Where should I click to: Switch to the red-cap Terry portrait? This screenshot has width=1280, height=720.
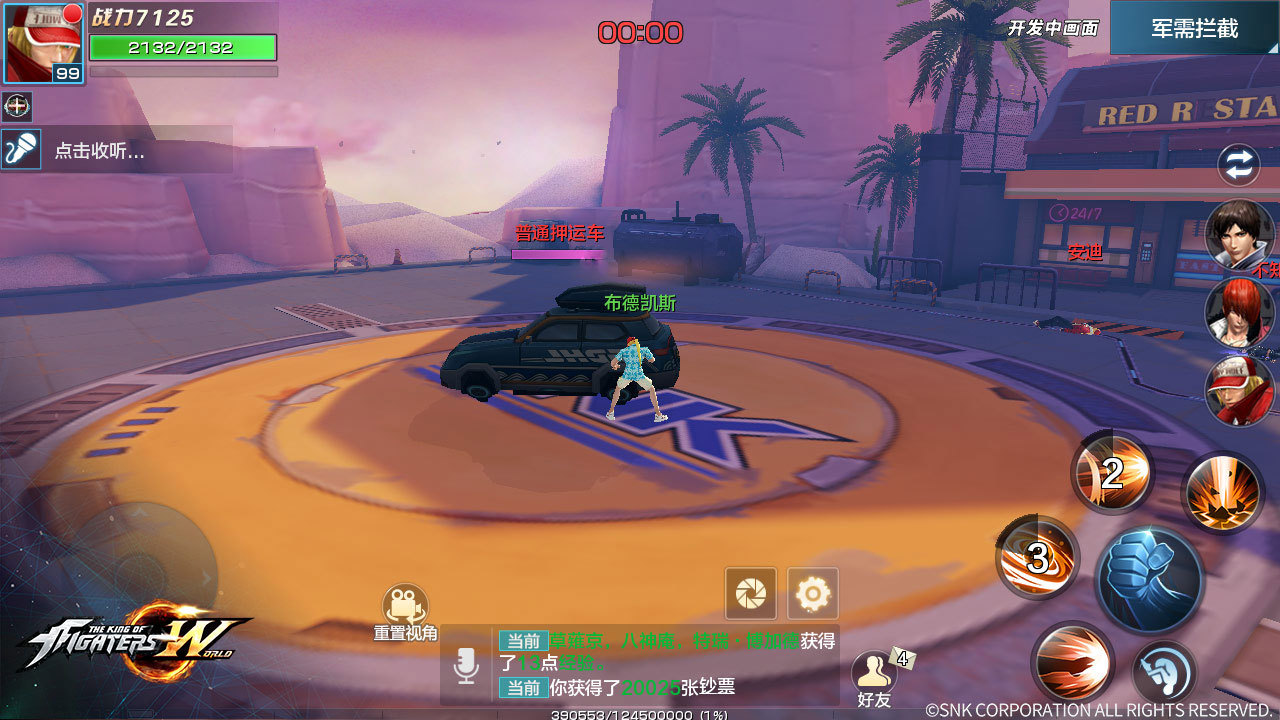1240,390
